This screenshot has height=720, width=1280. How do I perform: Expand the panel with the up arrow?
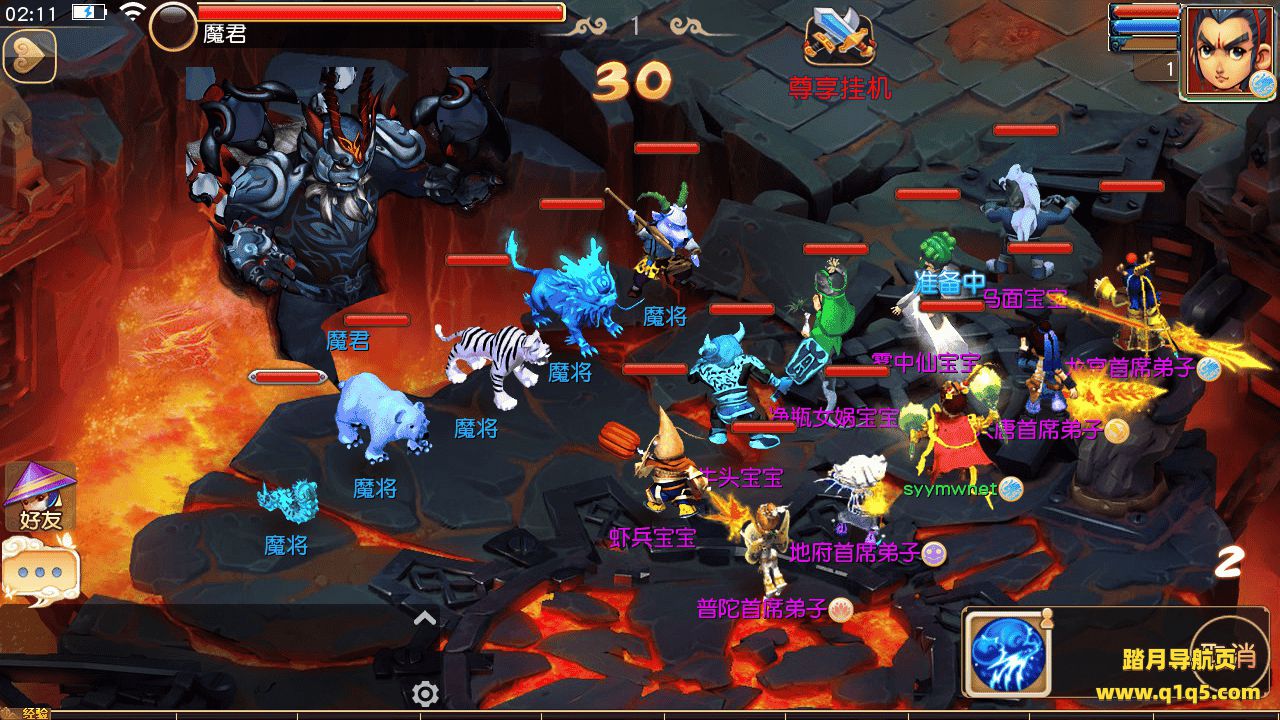tap(425, 618)
